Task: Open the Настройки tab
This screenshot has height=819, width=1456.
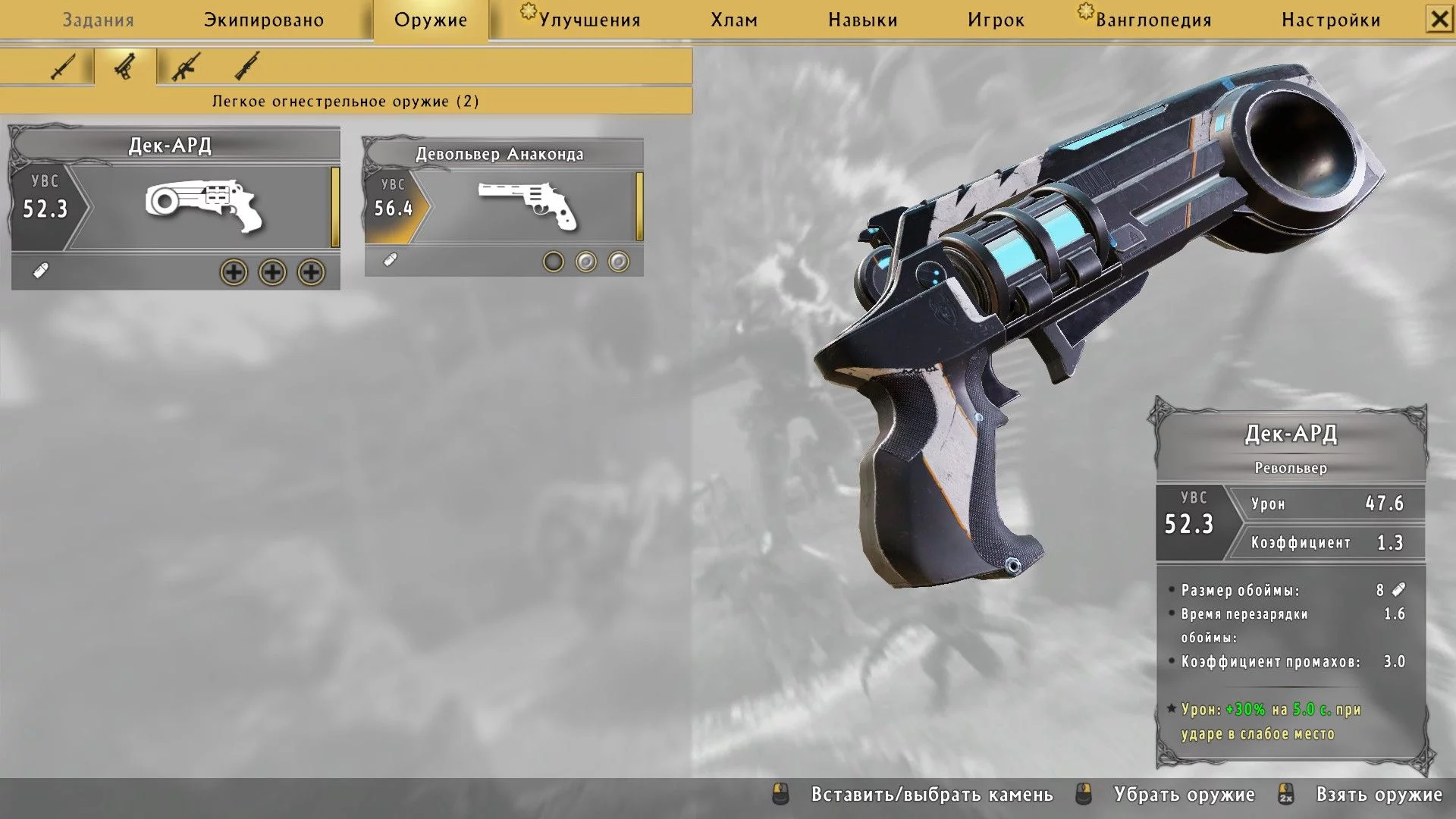Action: (x=1331, y=20)
